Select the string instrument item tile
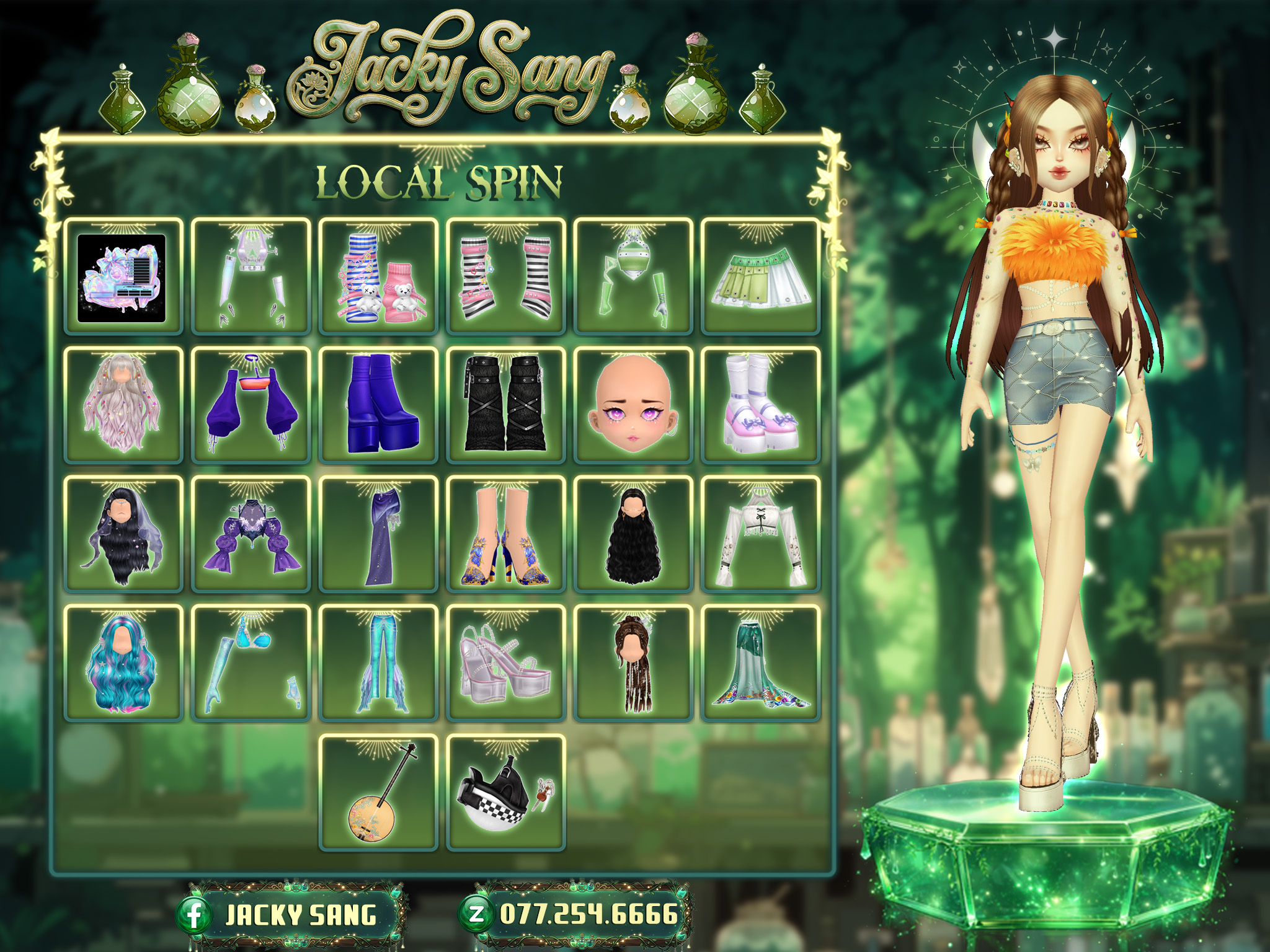This screenshot has height=952, width=1270. point(378,793)
